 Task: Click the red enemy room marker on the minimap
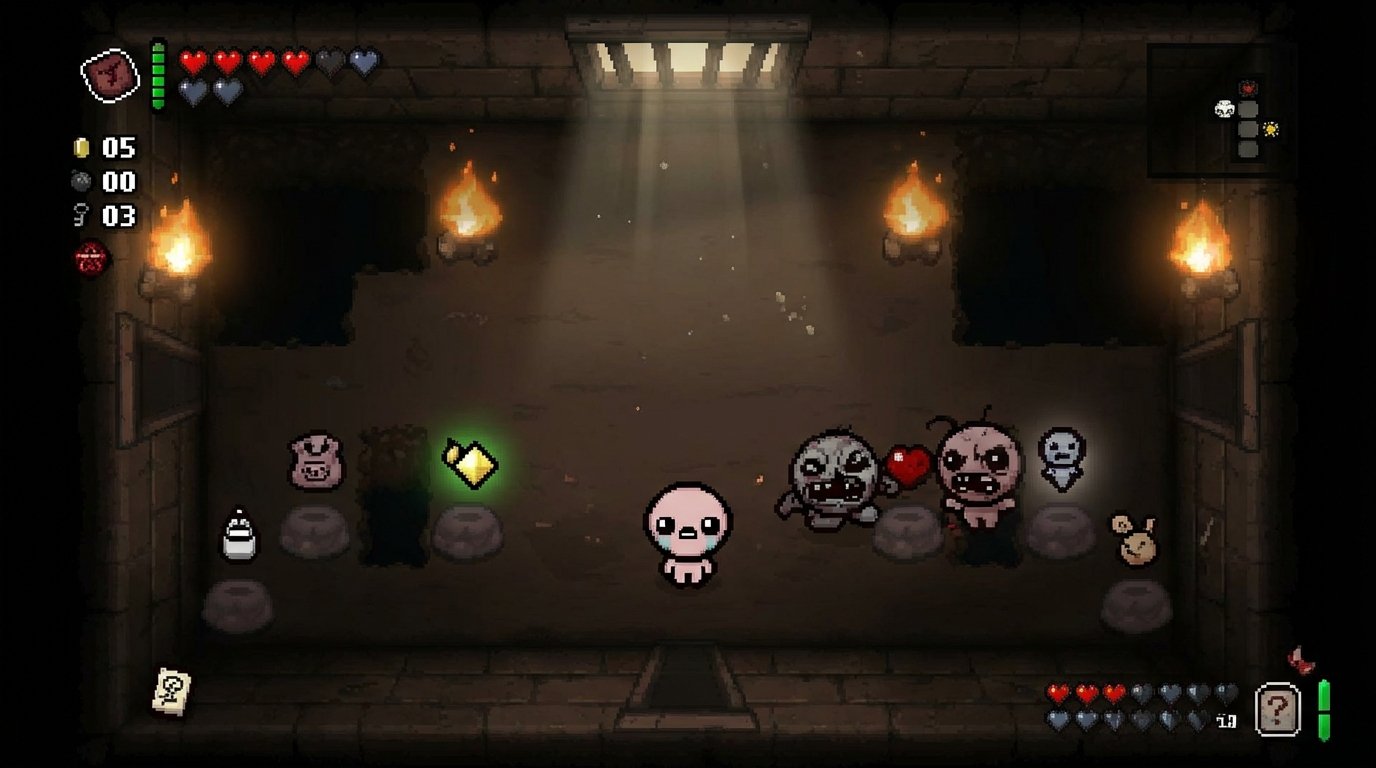1247,87
